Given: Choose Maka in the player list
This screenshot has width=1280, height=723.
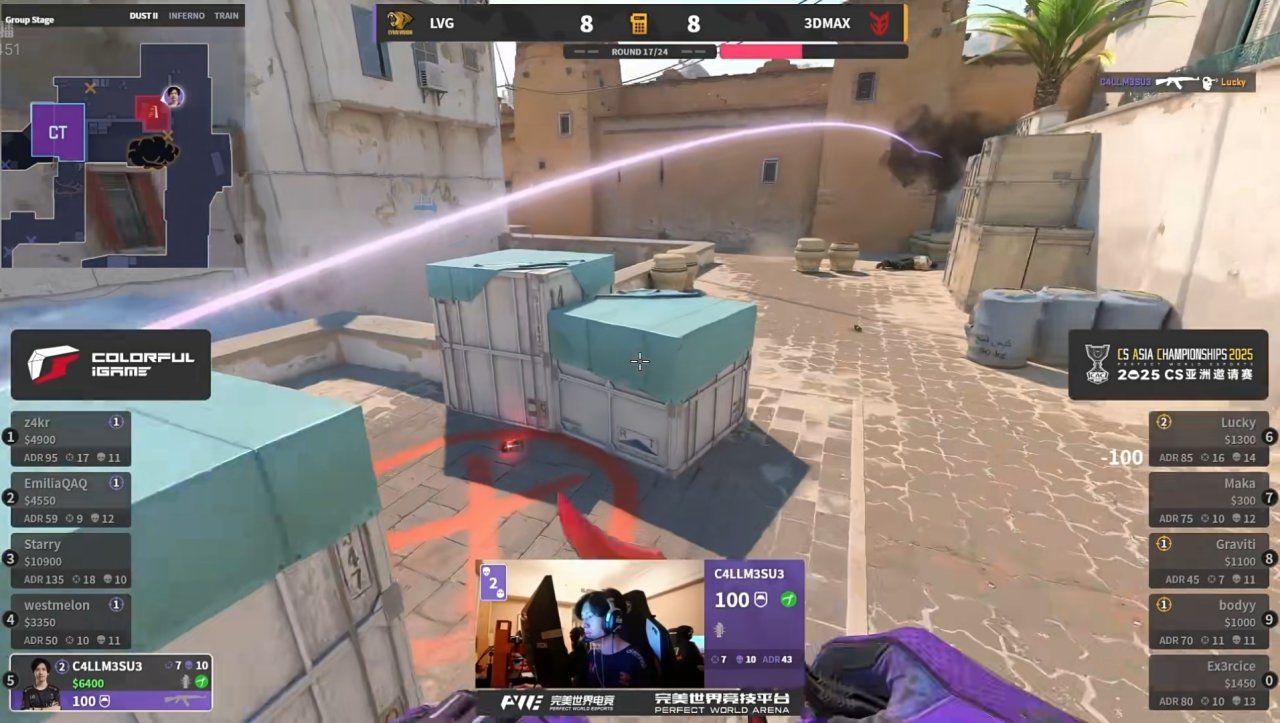Looking at the screenshot, I should pos(1208,500).
